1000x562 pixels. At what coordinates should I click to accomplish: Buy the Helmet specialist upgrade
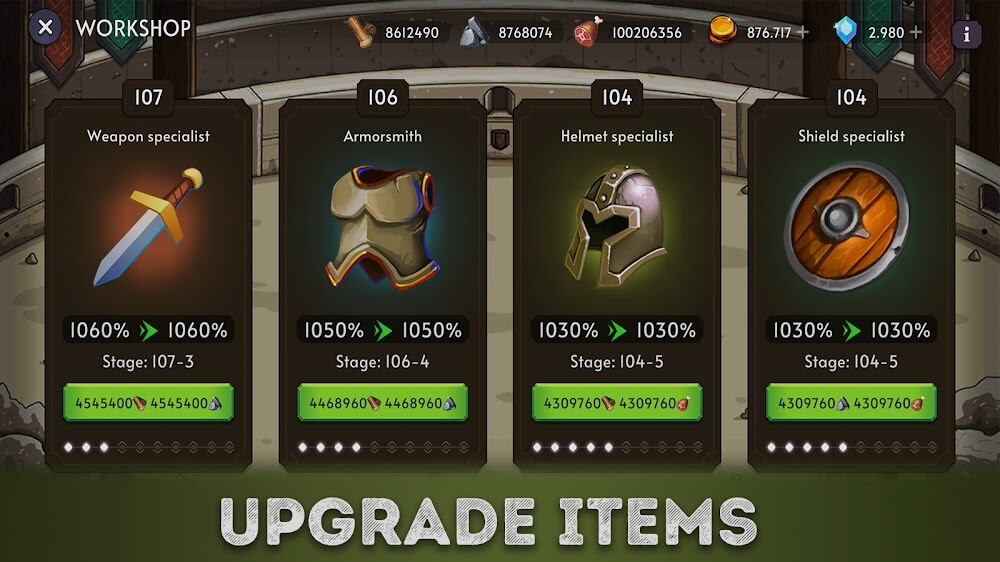pos(617,404)
